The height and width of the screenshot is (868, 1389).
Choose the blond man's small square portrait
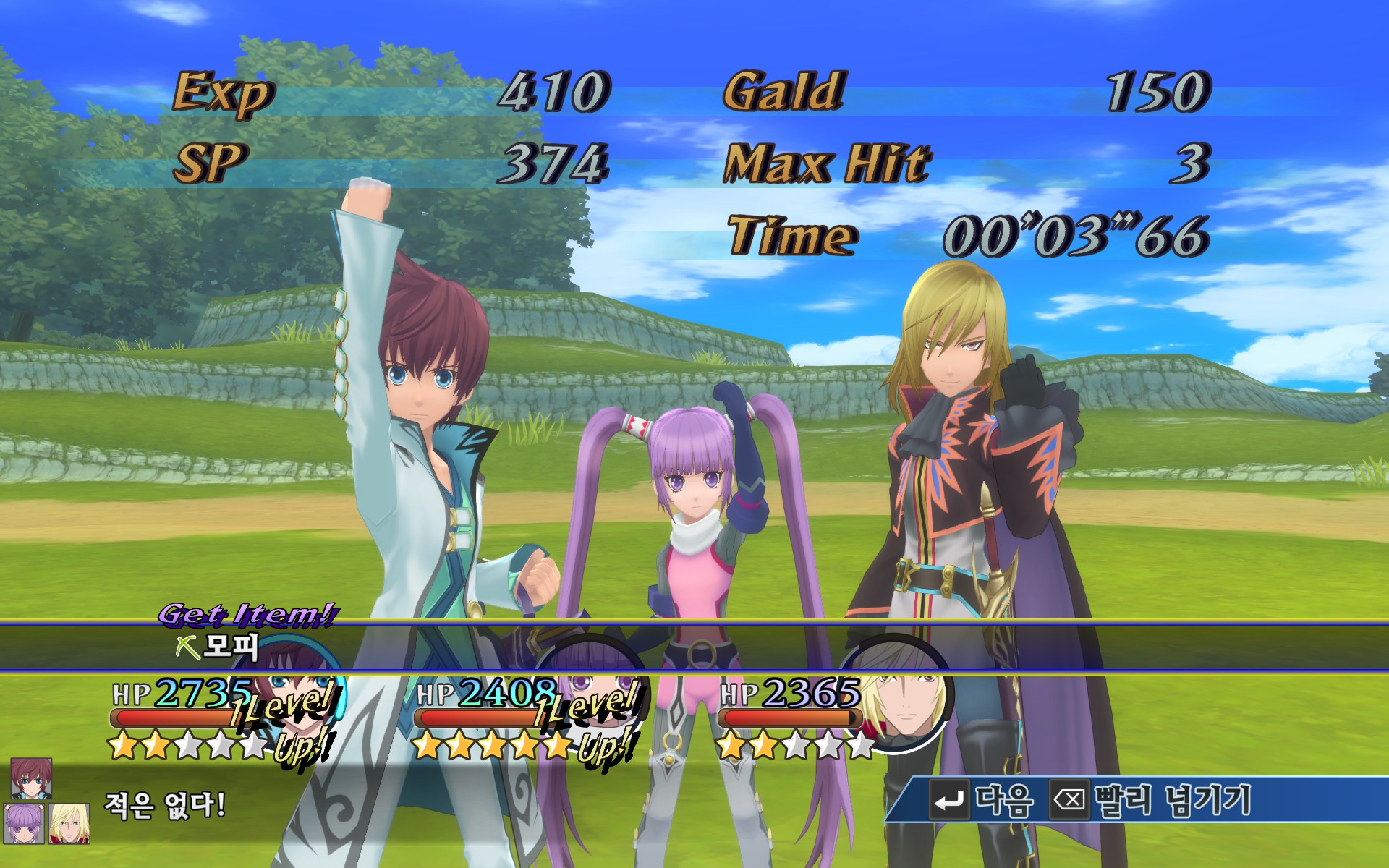click(69, 823)
